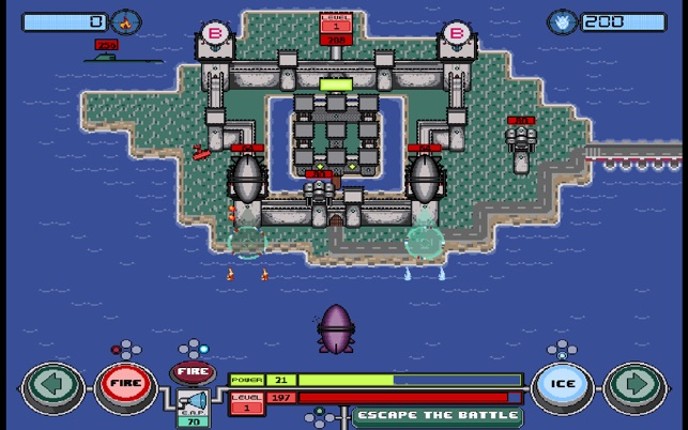
Task: Activate the small dark red FIRE button
Action: (192, 373)
